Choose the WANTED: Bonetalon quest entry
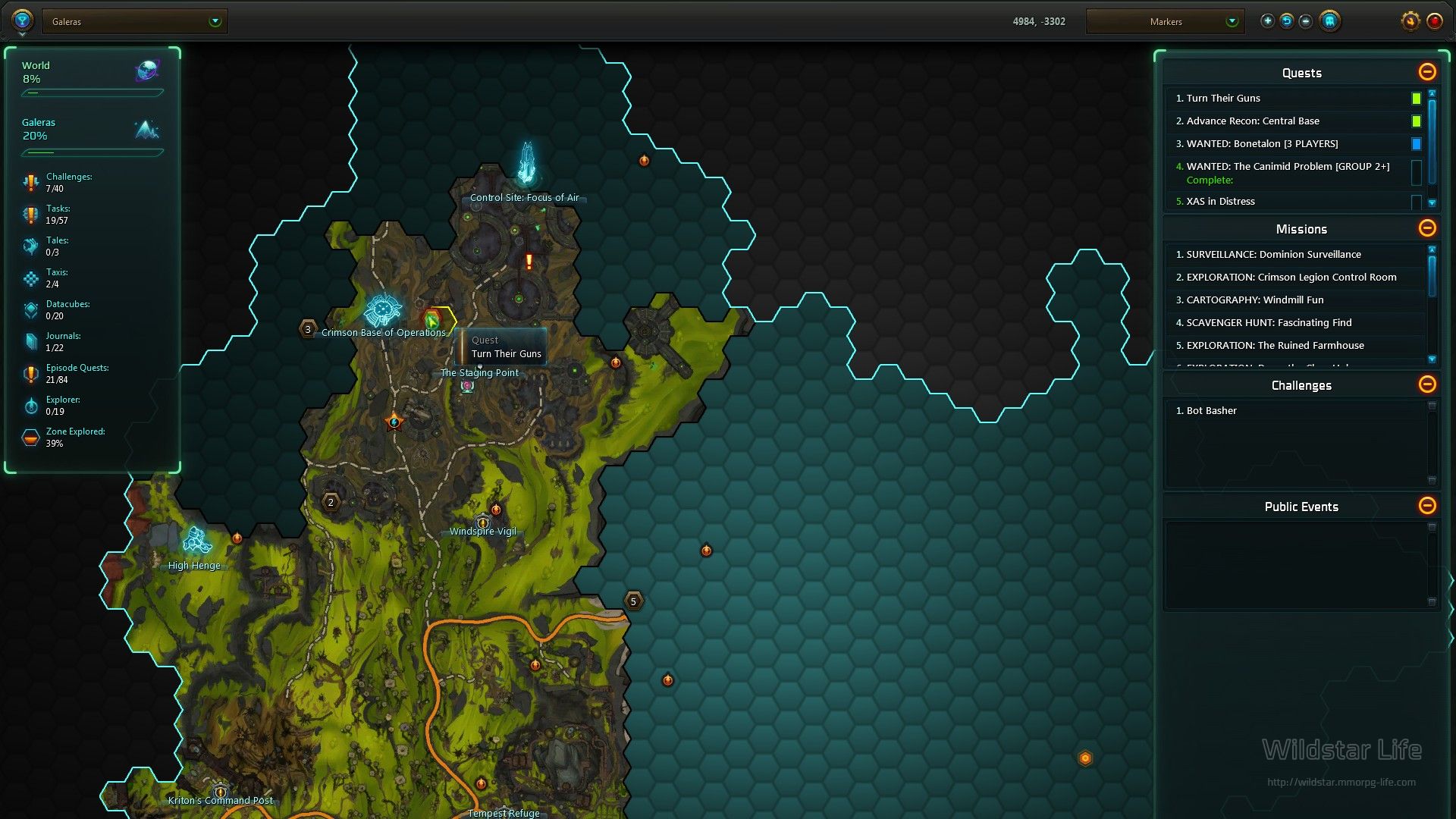This screenshot has height=819, width=1456. pos(1262,143)
